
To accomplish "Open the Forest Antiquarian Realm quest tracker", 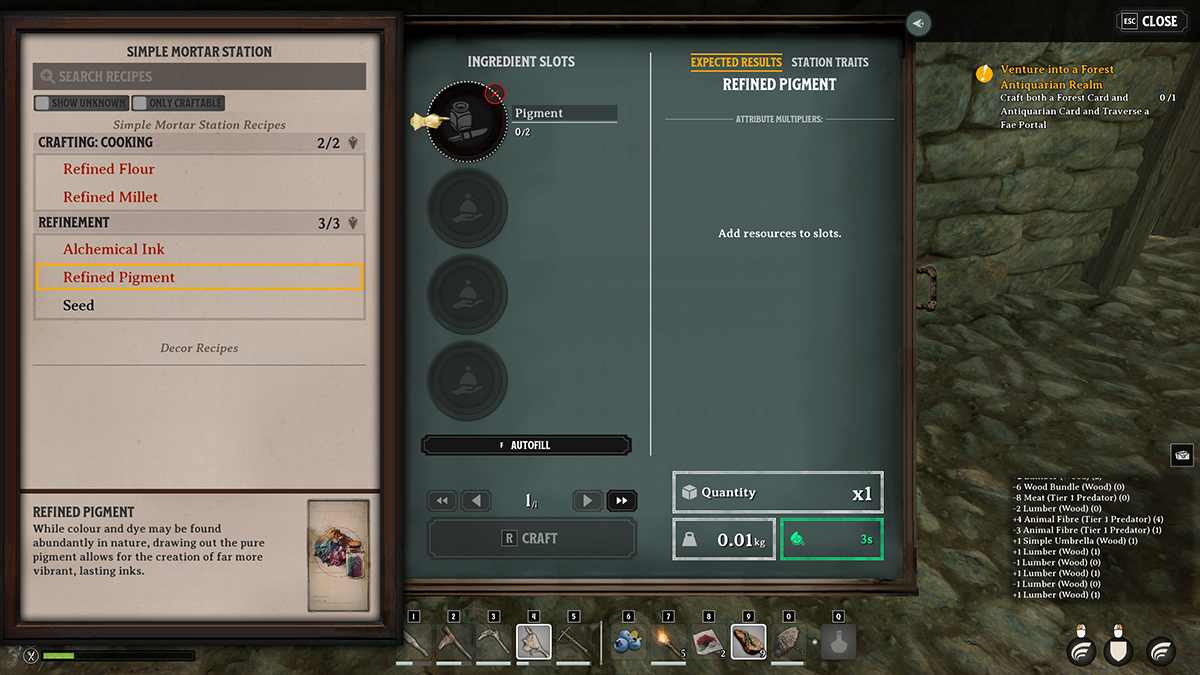I will pos(1057,77).
